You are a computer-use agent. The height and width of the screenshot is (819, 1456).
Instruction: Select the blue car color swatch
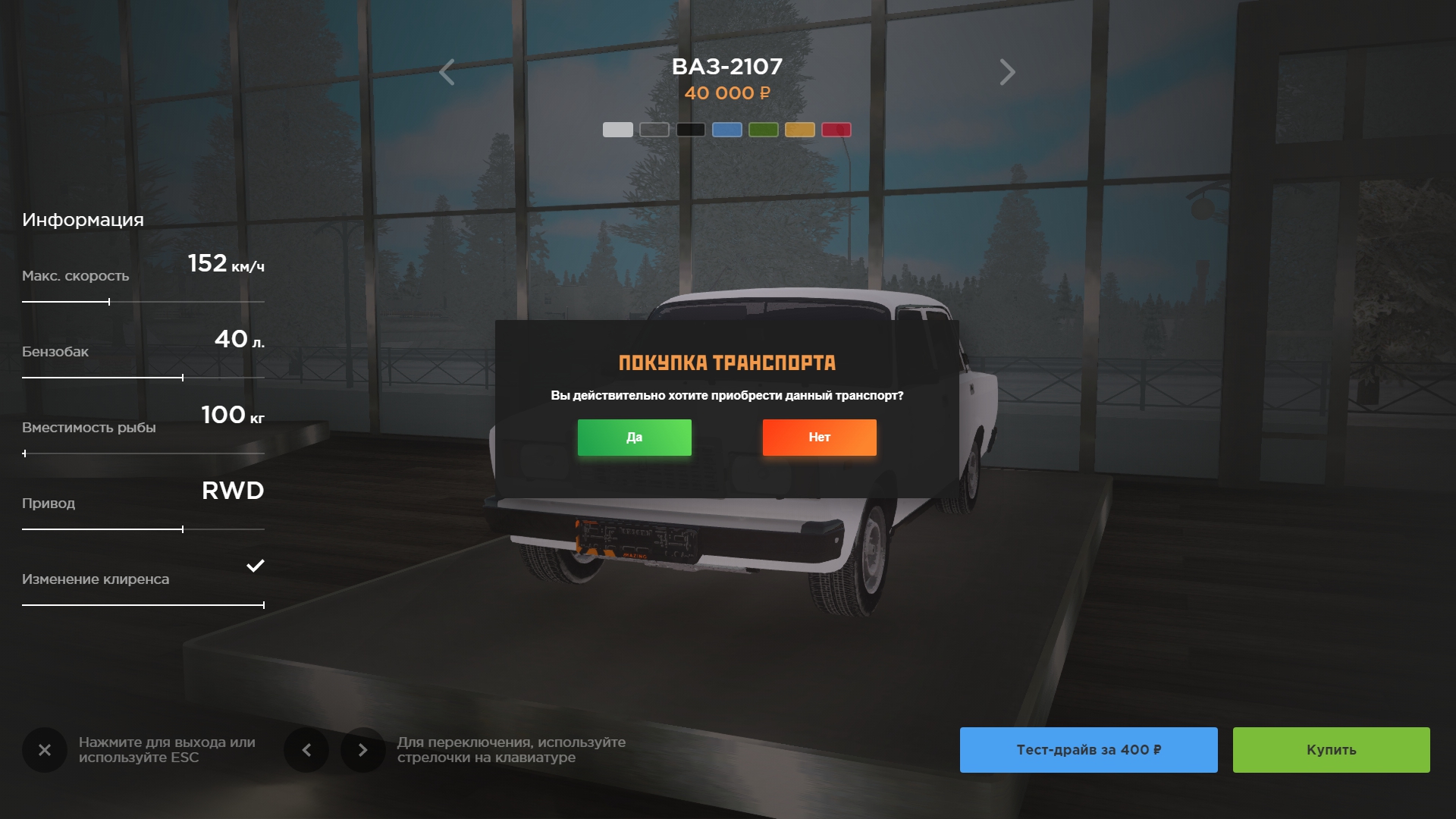pyautogui.click(x=726, y=130)
